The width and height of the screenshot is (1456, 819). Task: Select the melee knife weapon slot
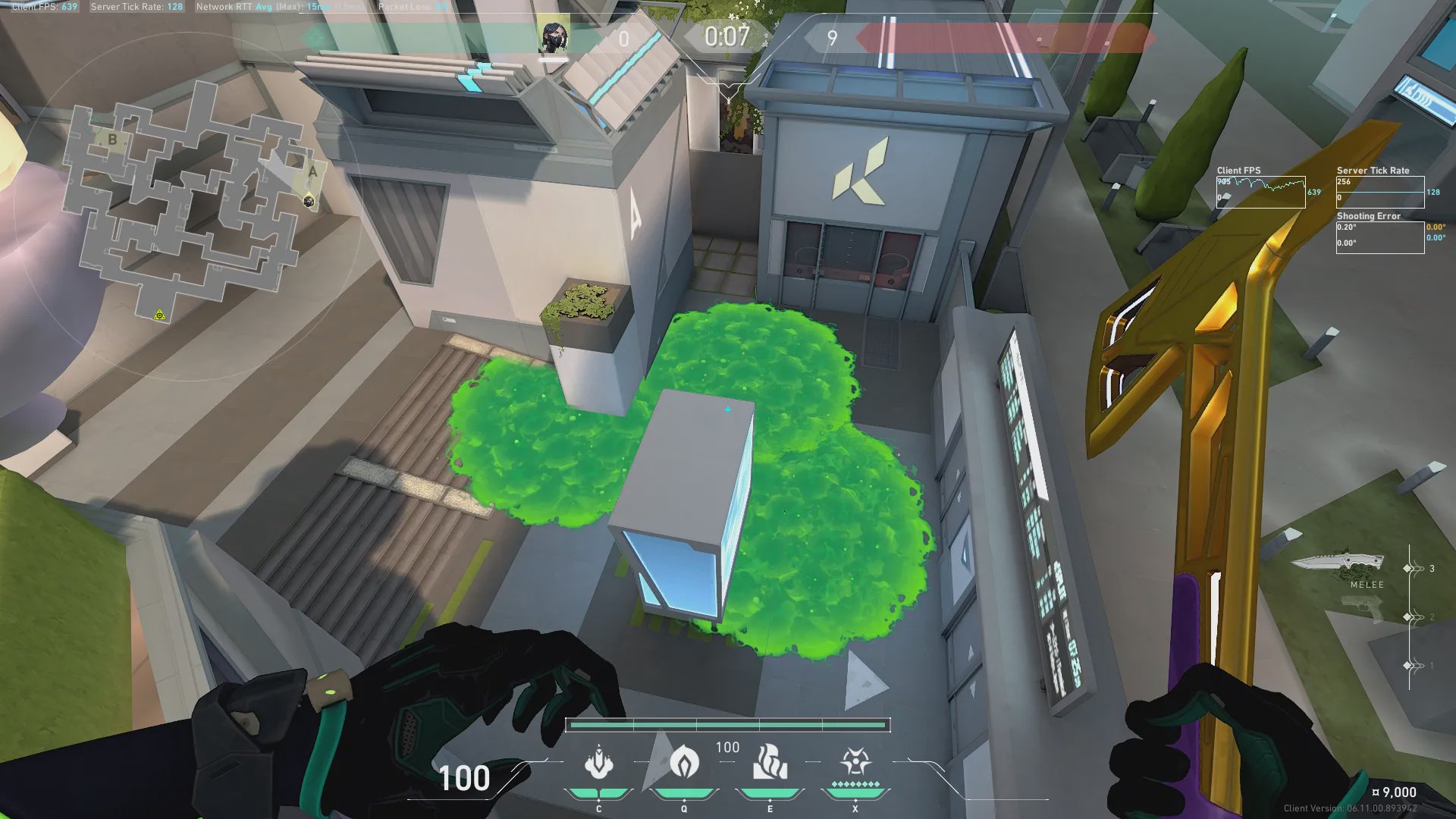coord(1338,564)
